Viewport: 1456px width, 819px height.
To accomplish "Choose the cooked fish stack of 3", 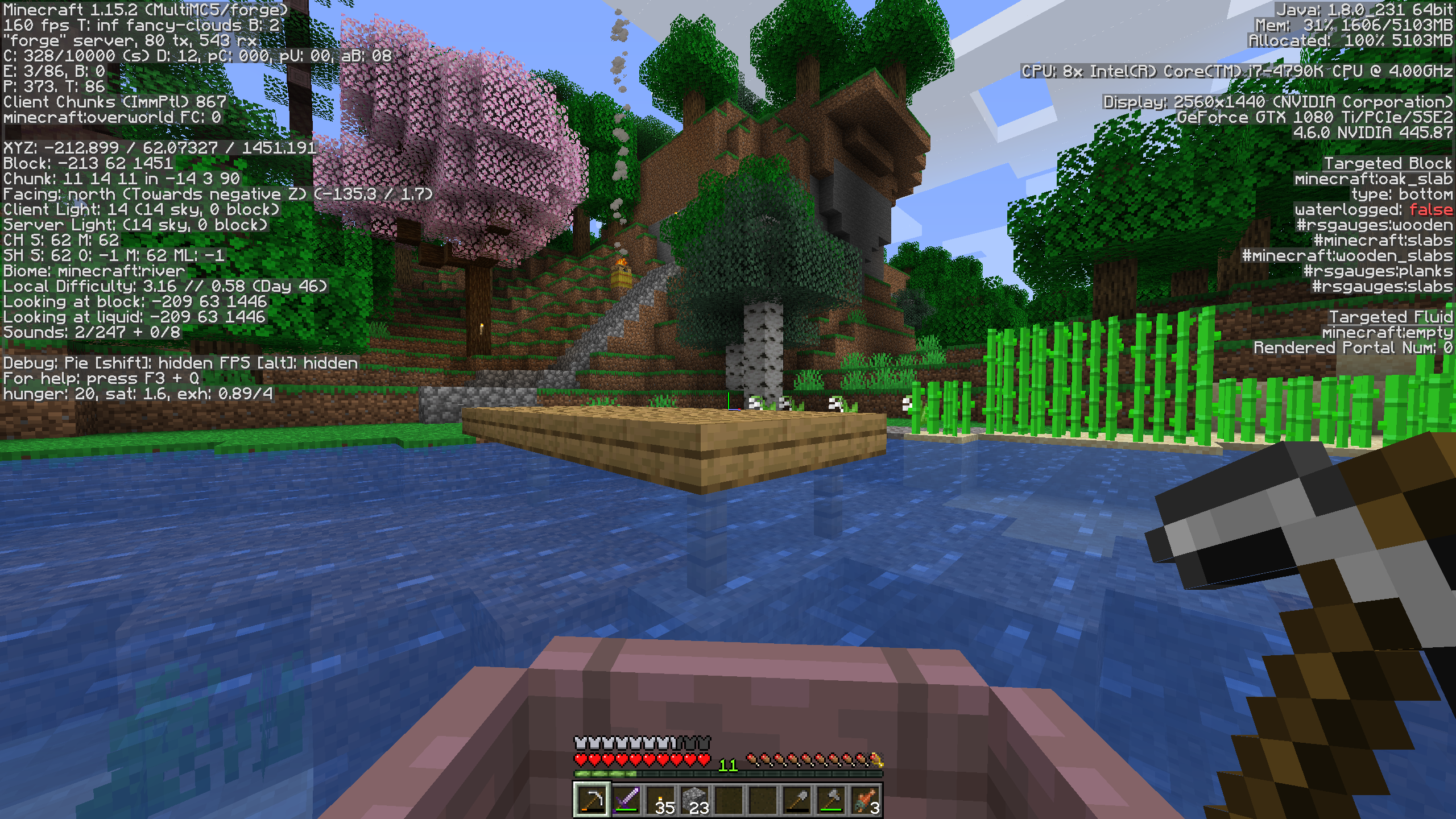I will tap(865, 800).
